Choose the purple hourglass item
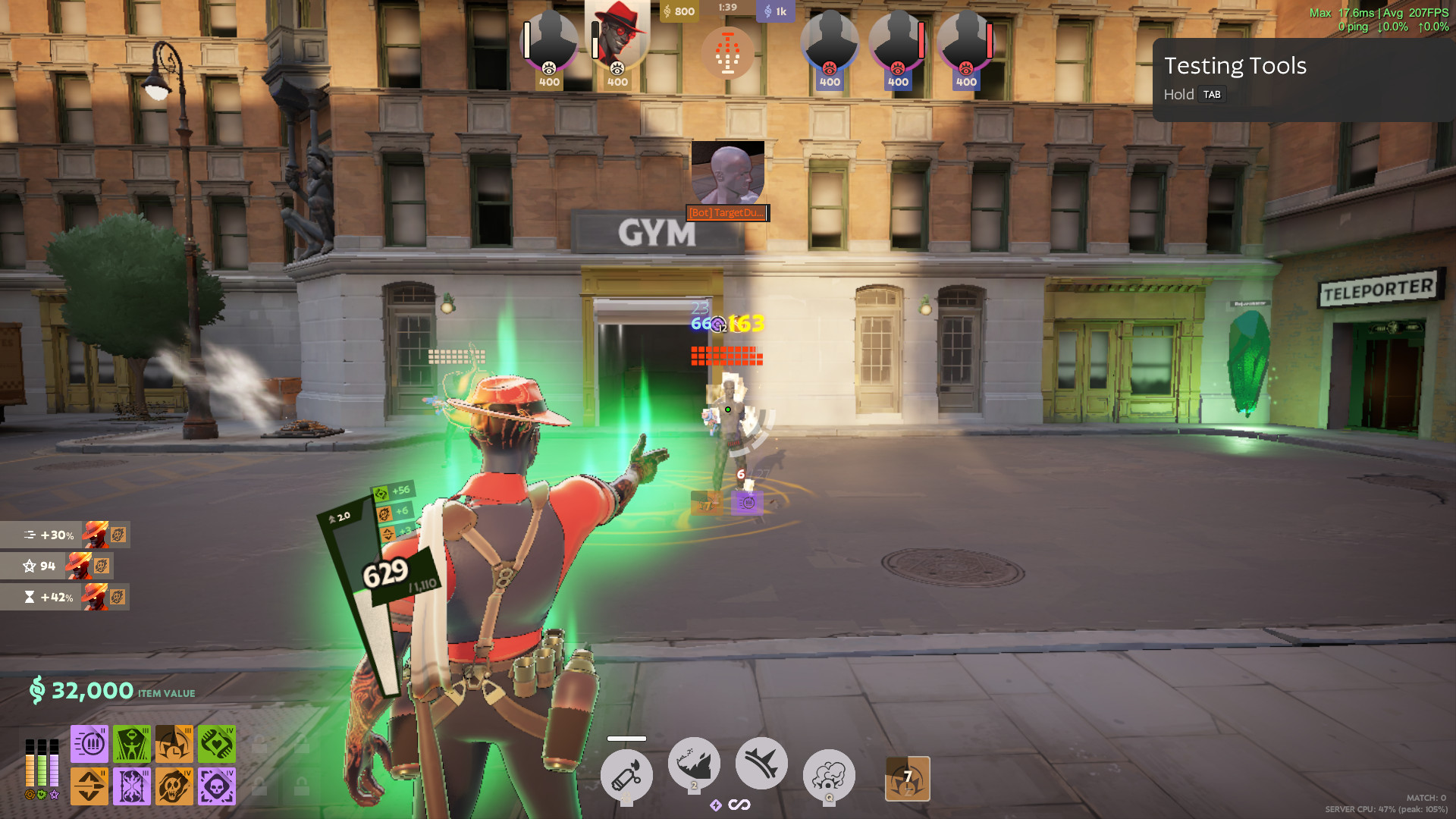Screen dimensions: 1456x819 click(132, 786)
